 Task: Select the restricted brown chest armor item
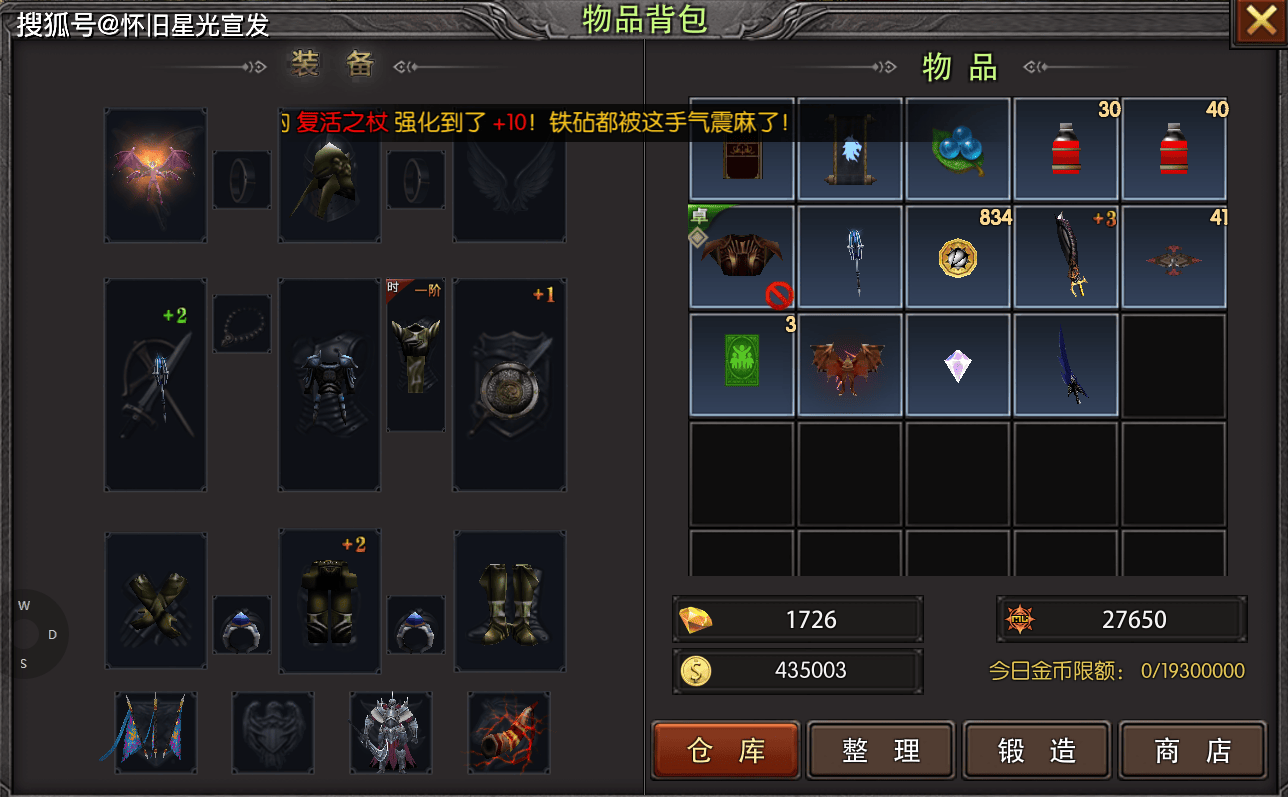click(x=742, y=257)
